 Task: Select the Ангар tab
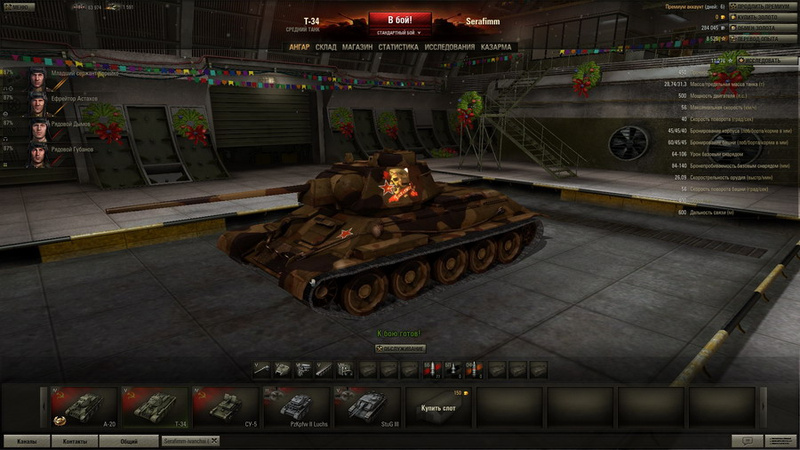(x=299, y=47)
